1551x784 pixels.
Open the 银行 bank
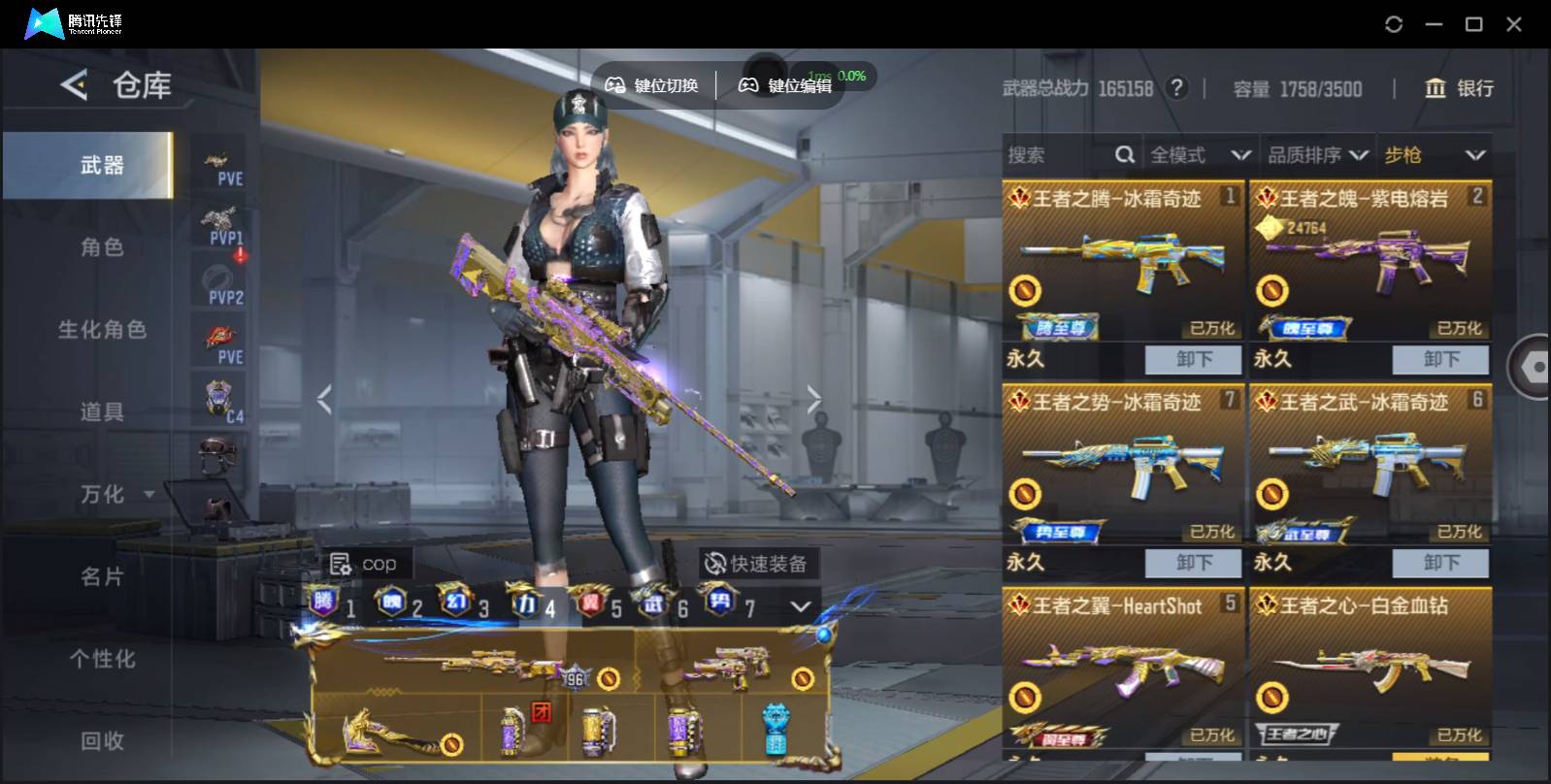coord(1458,88)
